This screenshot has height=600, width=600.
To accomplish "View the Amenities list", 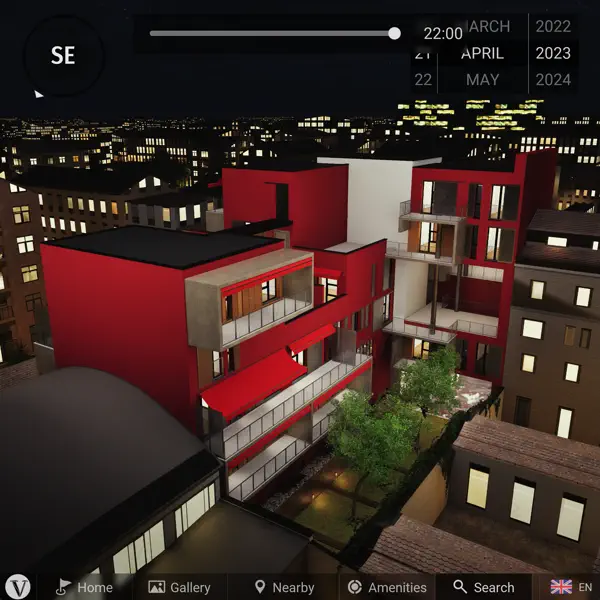I will click(386, 587).
